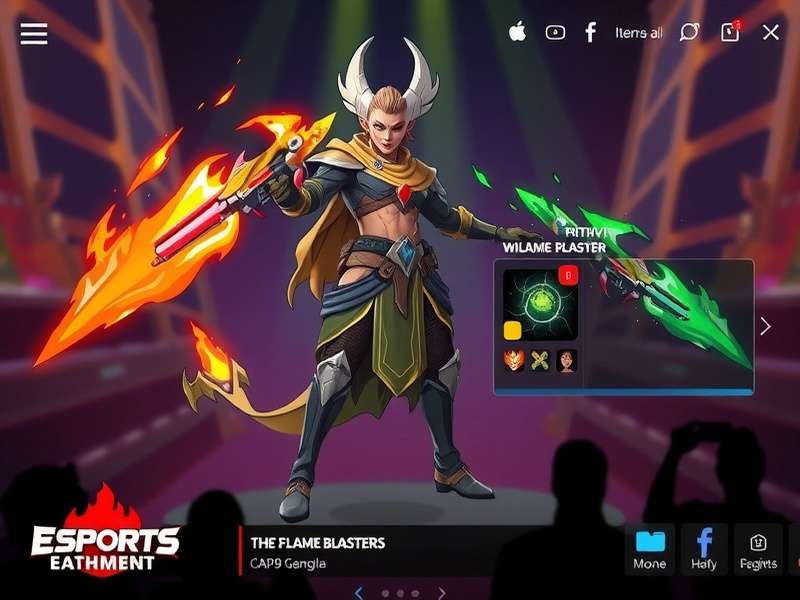Open the chat bubble icon
The height and width of the screenshot is (600, 800).
[x=689, y=32]
